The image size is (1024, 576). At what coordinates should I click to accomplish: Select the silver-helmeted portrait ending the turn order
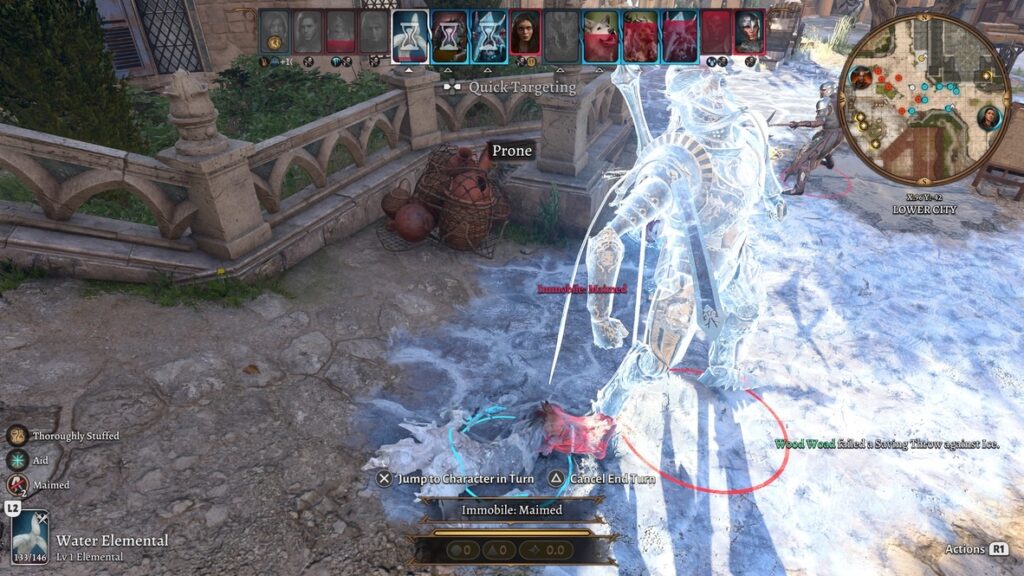click(748, 31)
